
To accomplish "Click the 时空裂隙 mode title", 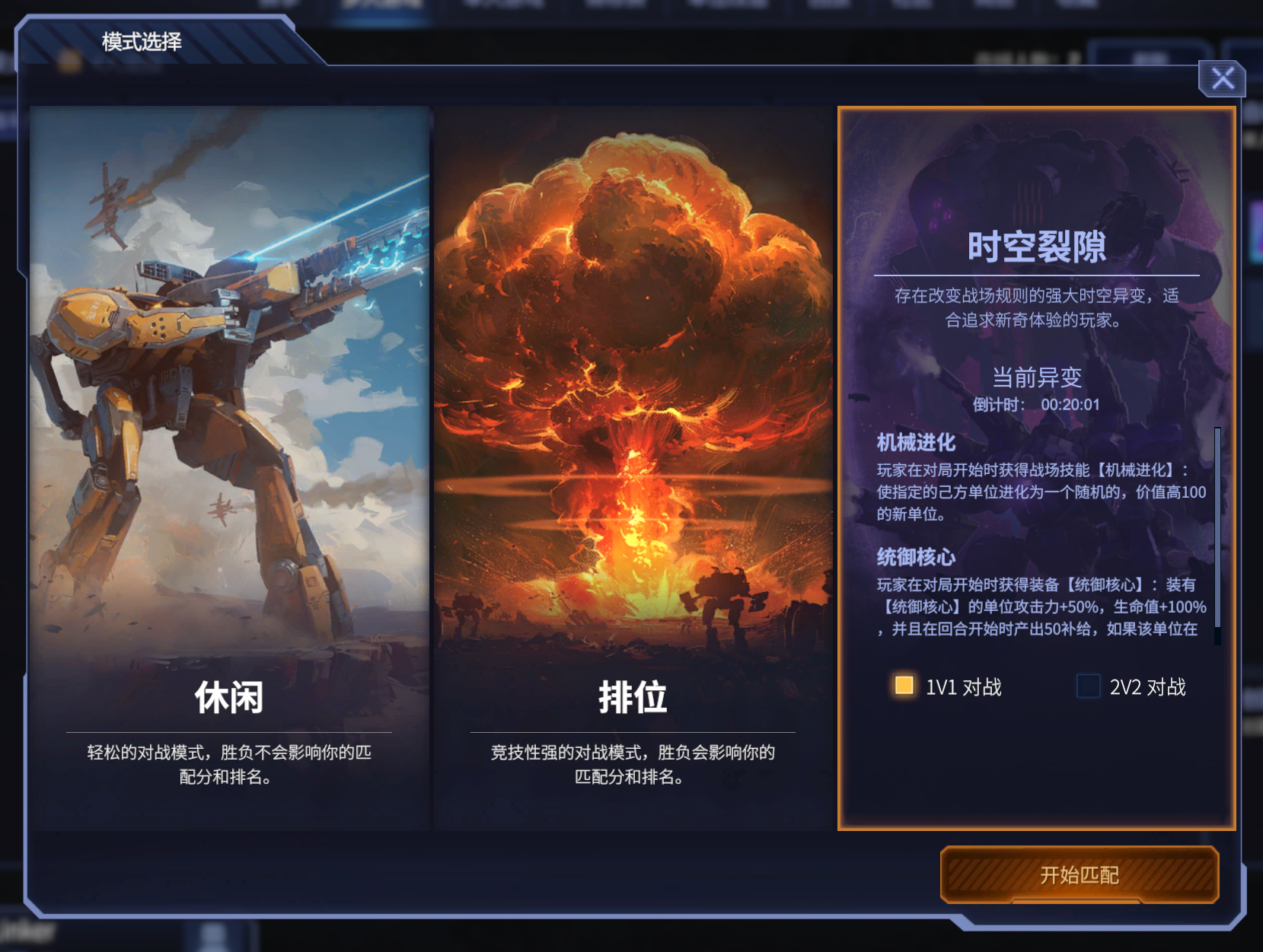I will point(1038,246).
